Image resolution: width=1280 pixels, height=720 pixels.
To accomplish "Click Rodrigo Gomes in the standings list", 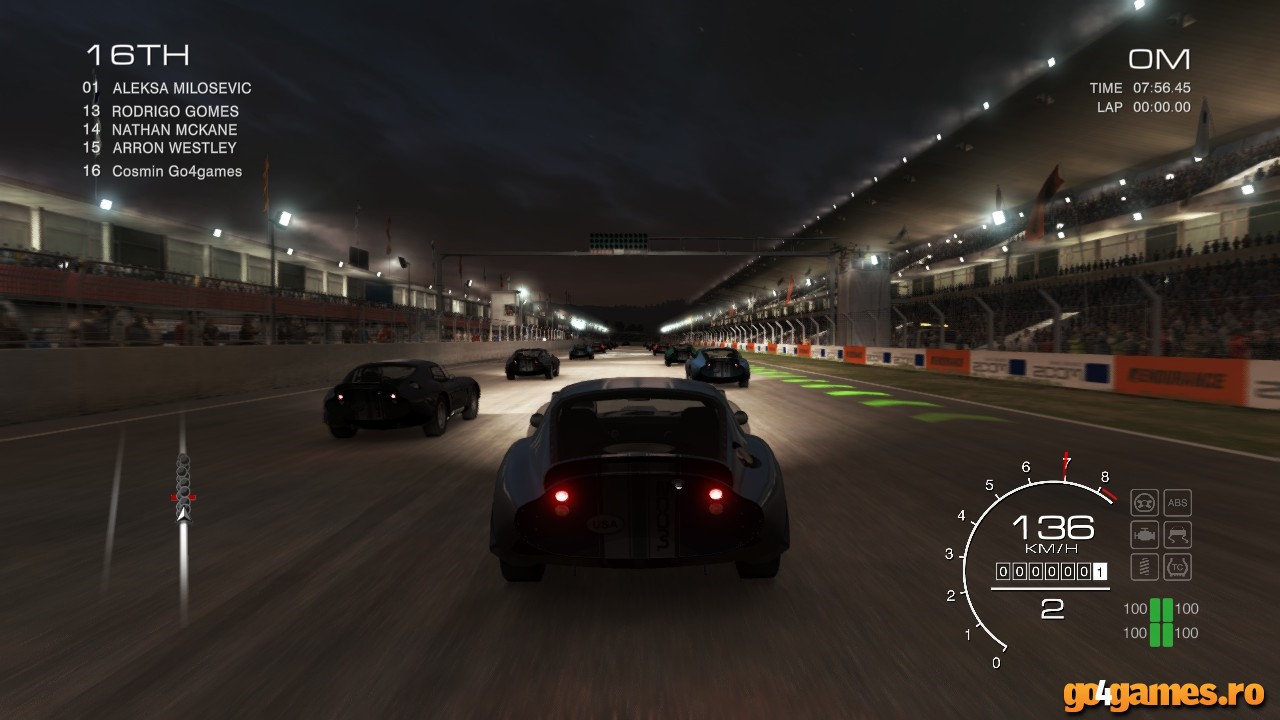I will click(161, 111).
